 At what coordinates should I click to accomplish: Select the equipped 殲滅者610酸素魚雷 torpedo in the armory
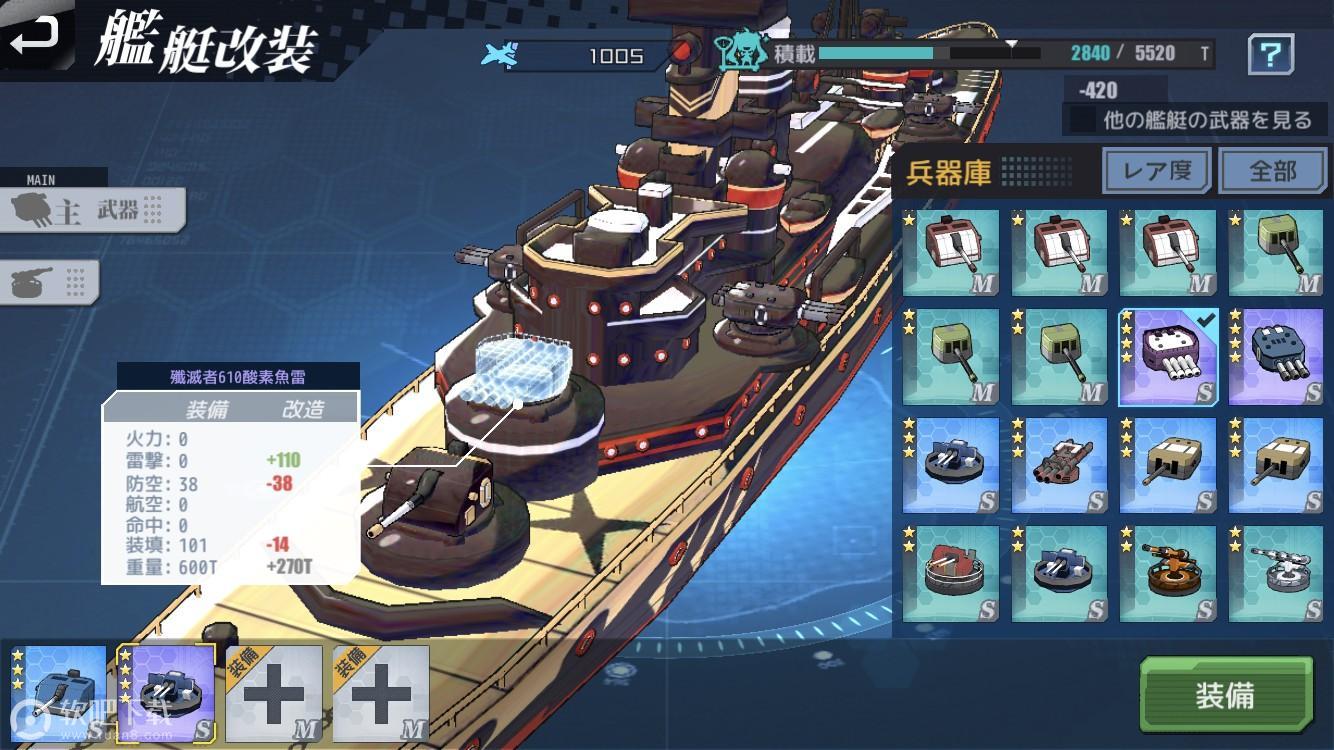pos(1166,355)
